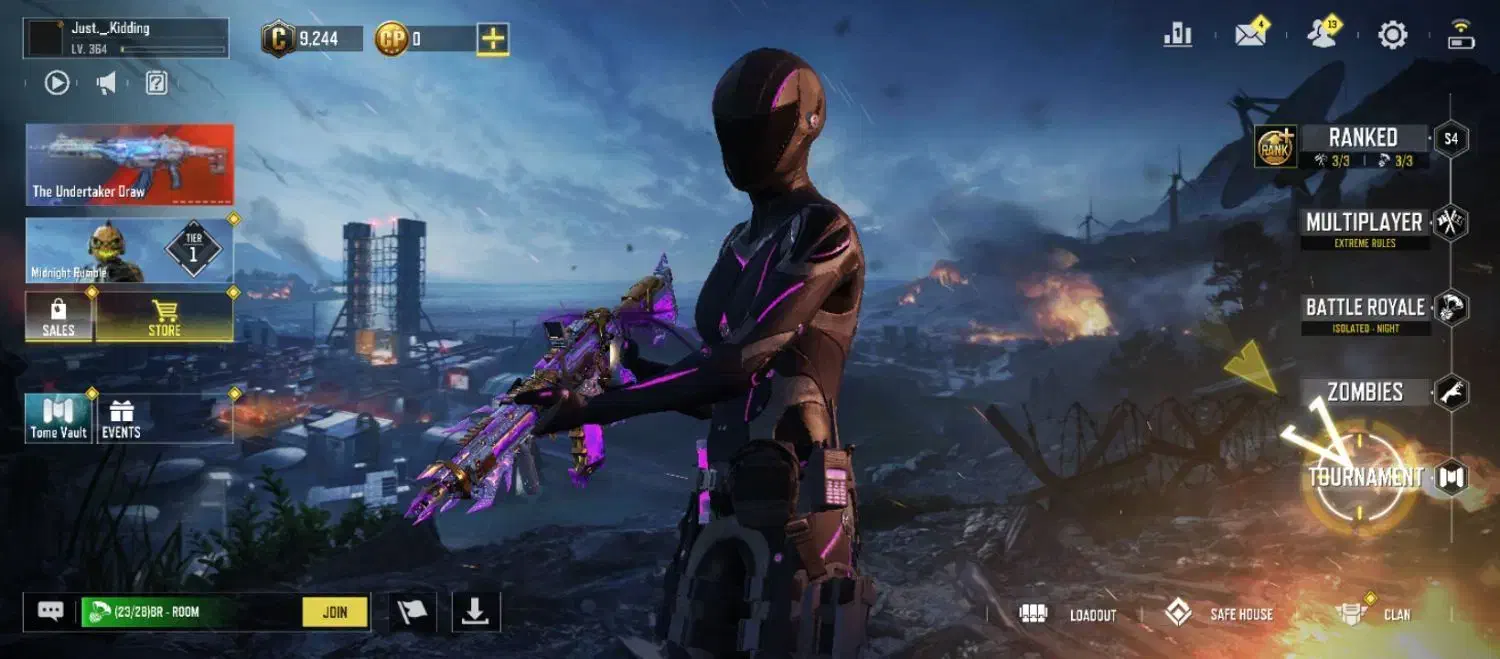Image resolution: width=1500 pixels, height=659 pixels.
Task: Join the BR room invite
Action: [x=335, y=612]
